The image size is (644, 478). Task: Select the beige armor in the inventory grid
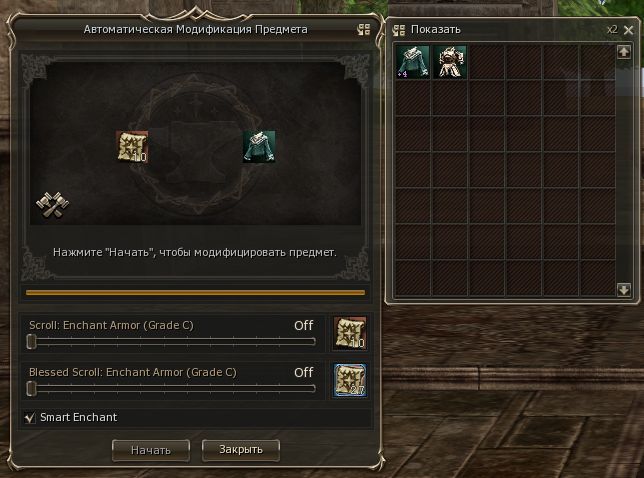(449, 62)
